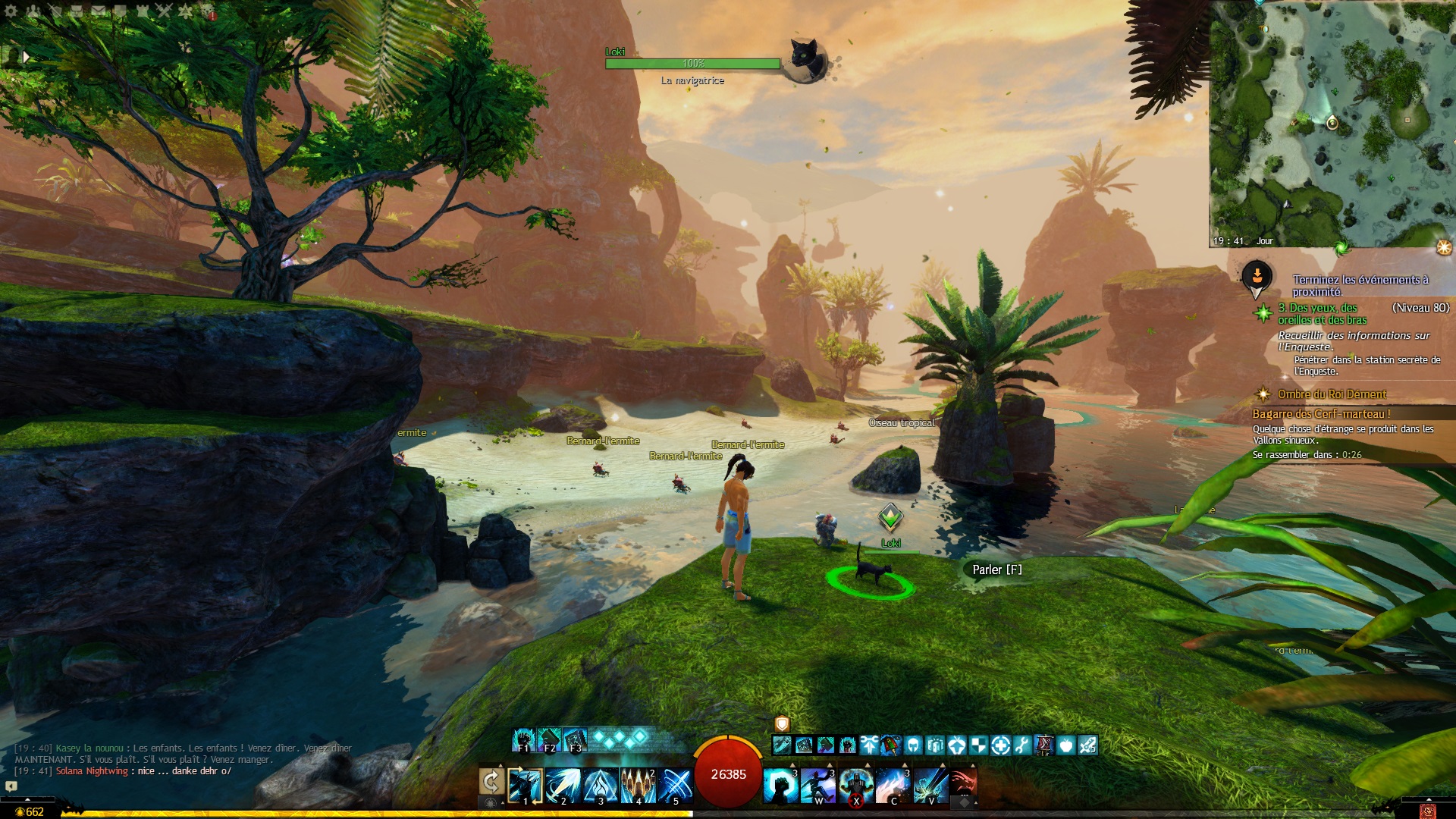Open the mail envelope icon

99,11
